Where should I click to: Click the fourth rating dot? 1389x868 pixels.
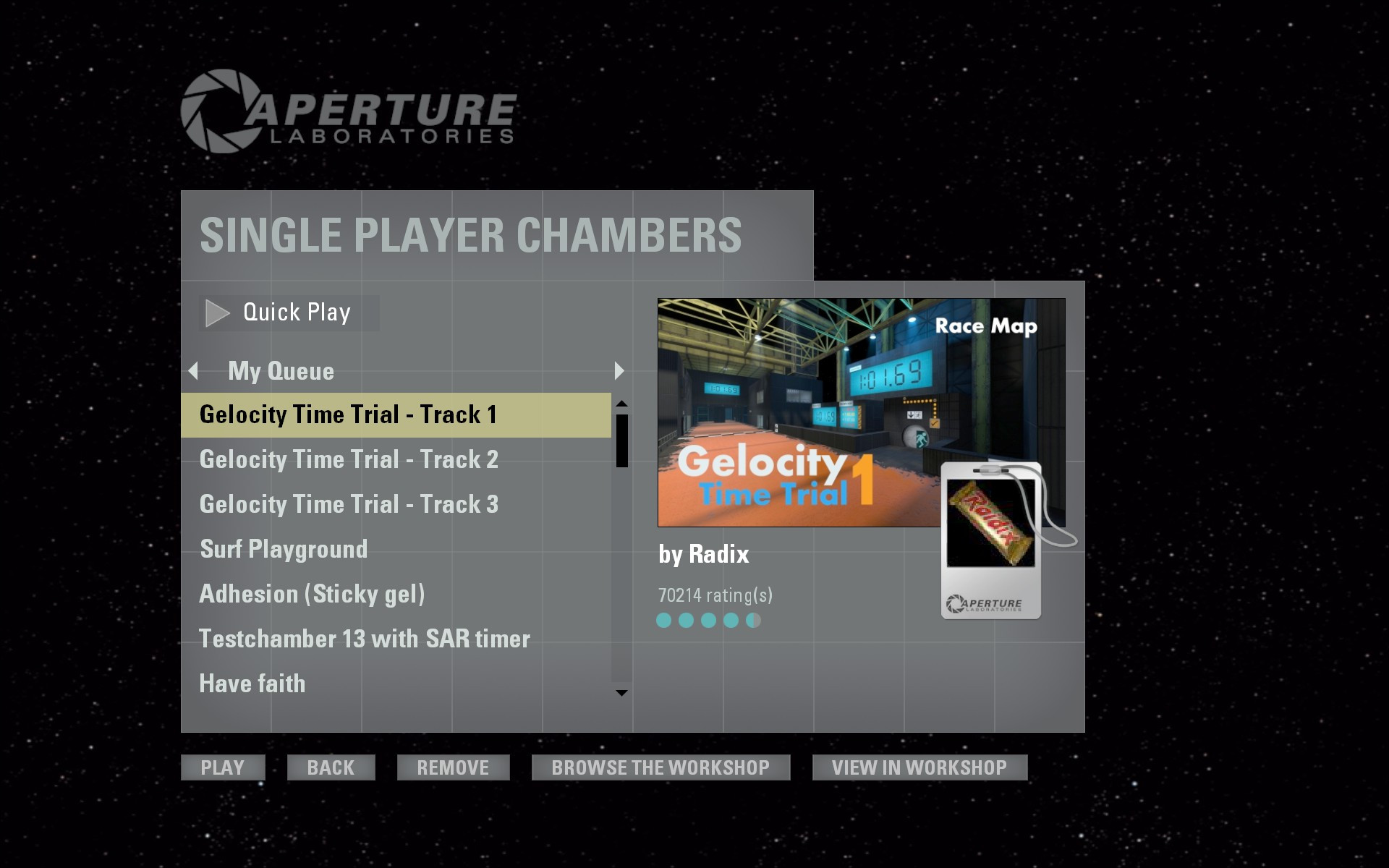click(x=731, y=620)
